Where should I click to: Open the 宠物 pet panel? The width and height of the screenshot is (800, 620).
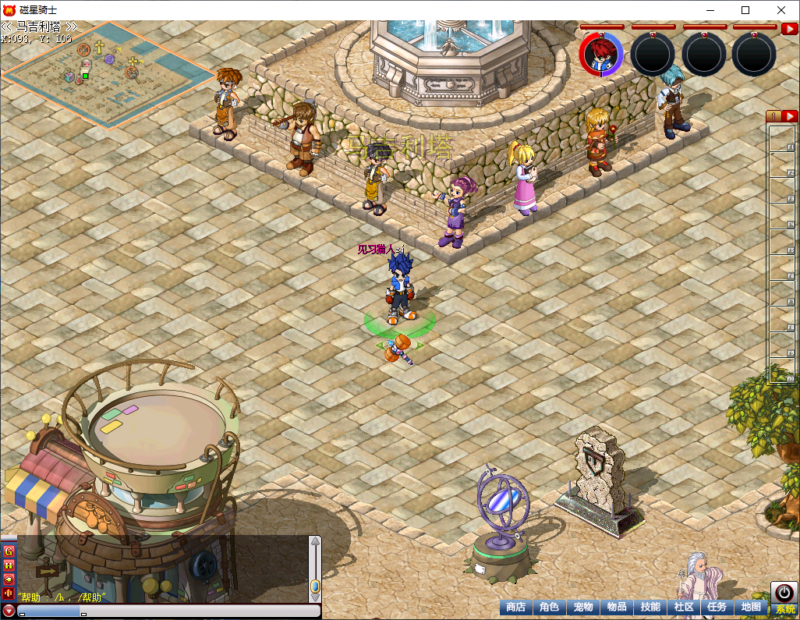tap(583, 607)
